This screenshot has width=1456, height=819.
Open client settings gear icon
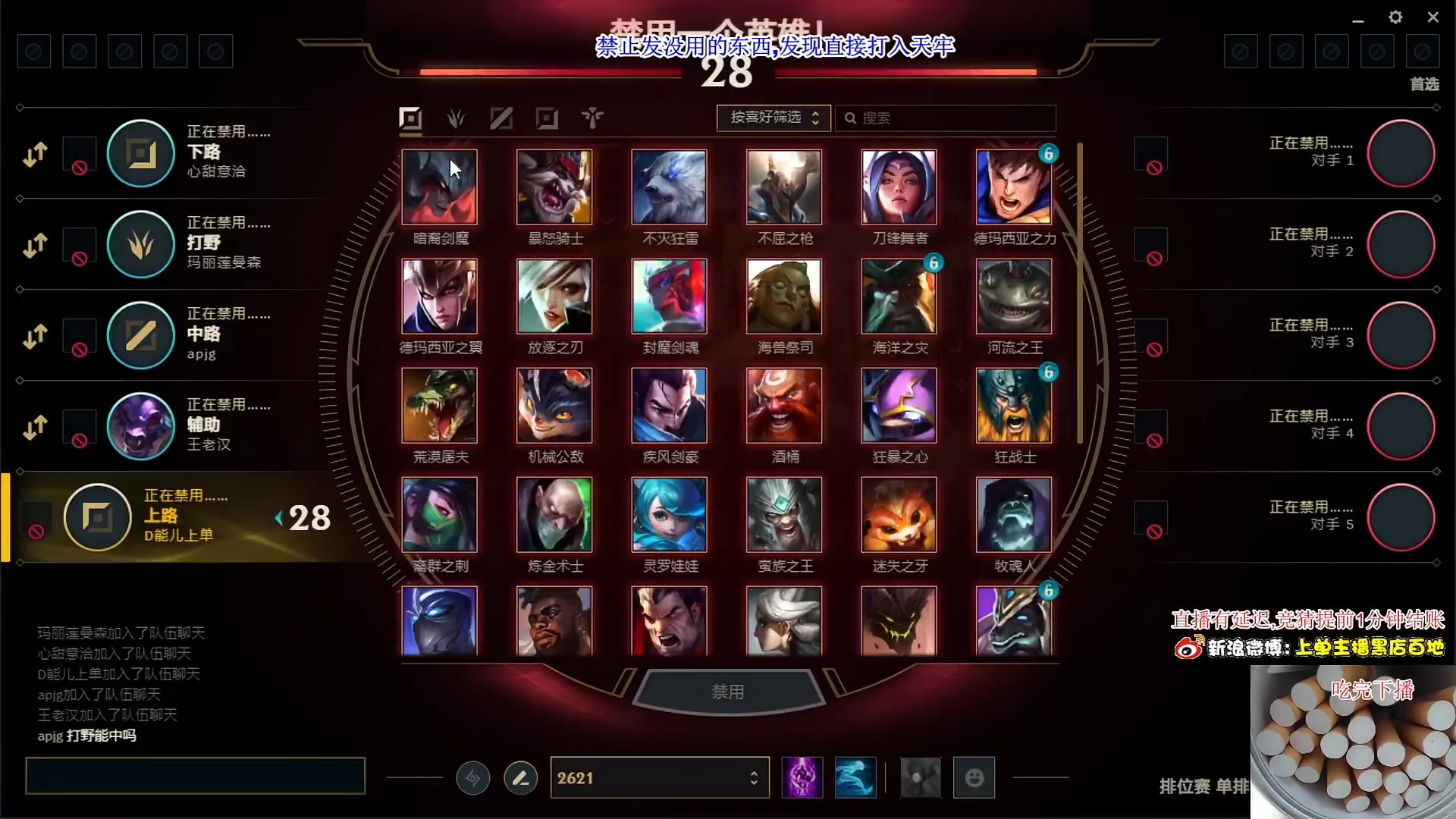1395,17
